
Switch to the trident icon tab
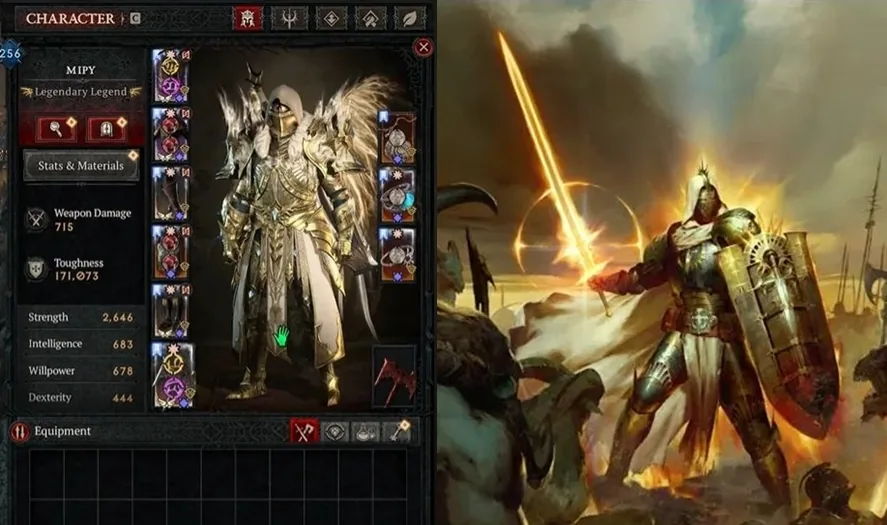pyautogui.click(x=290, y=18)
